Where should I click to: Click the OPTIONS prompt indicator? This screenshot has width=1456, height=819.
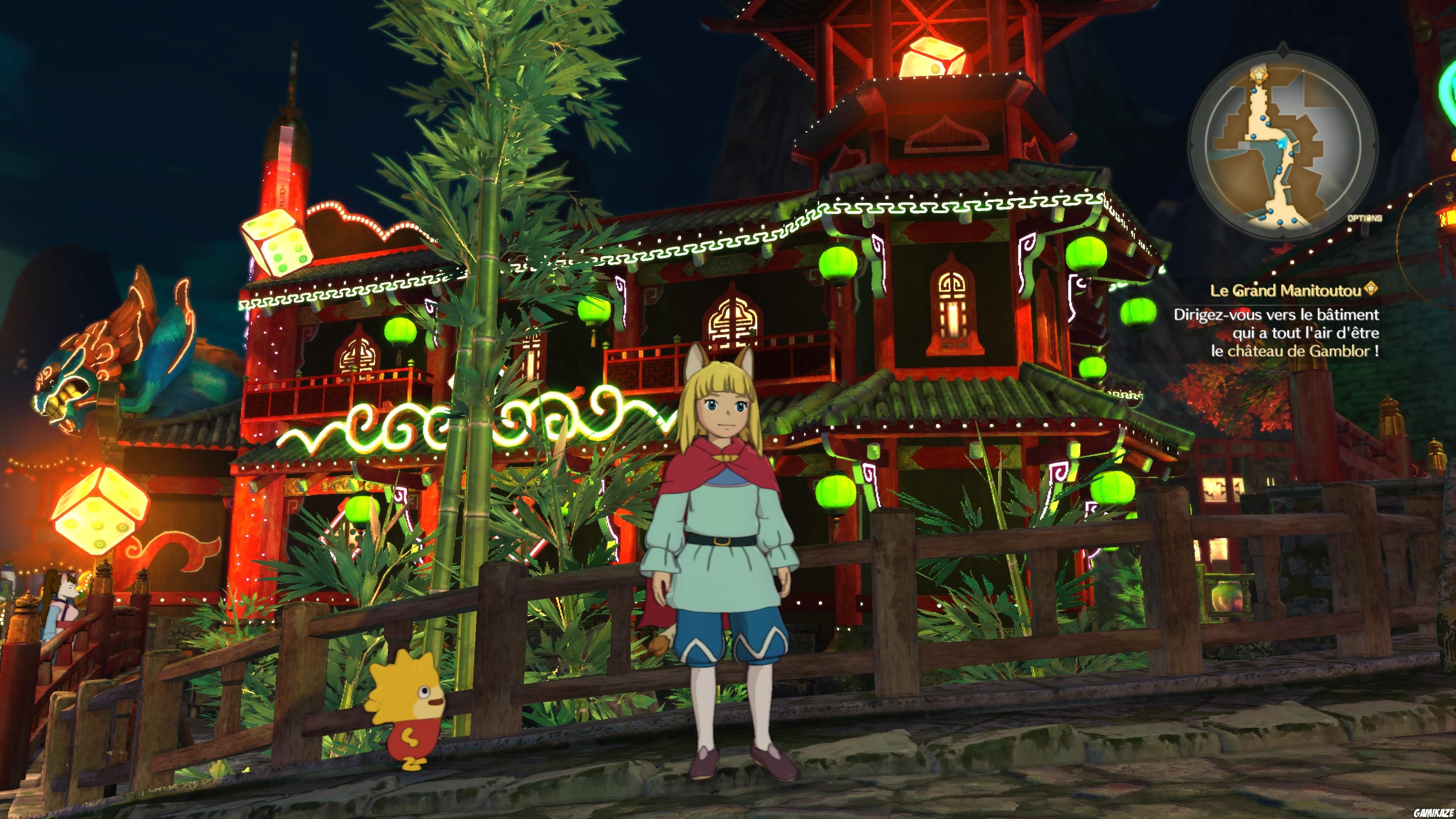1365,219
